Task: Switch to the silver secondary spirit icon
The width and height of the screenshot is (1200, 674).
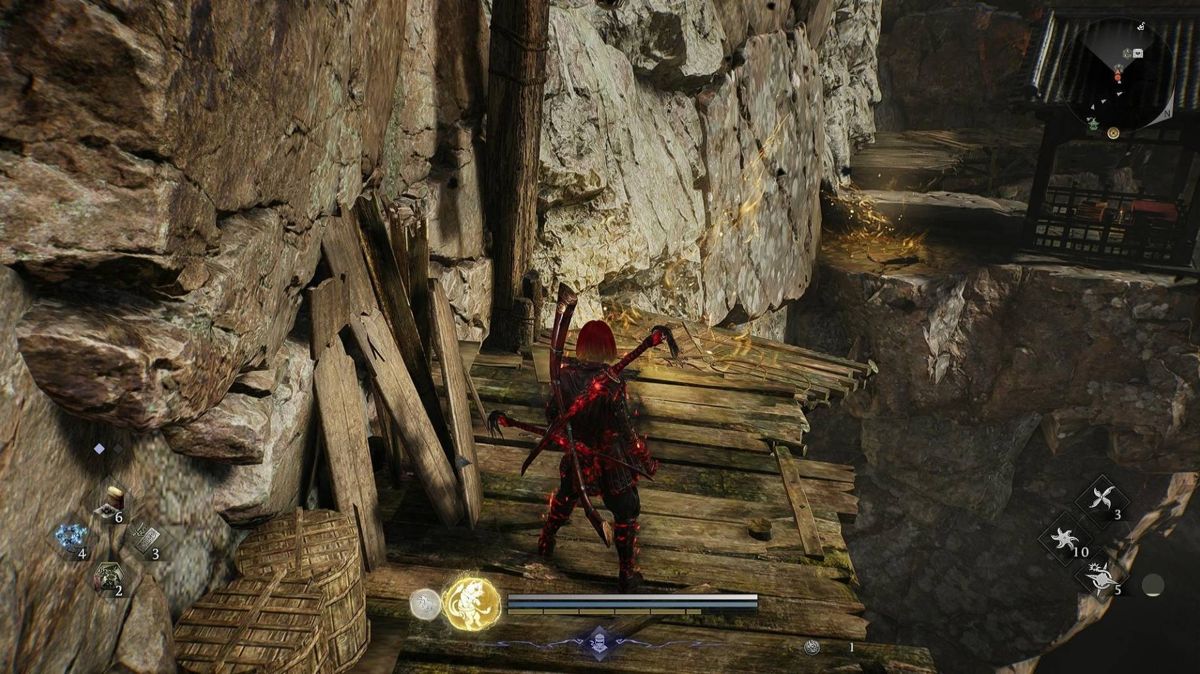Action: [x=424, y=603]
